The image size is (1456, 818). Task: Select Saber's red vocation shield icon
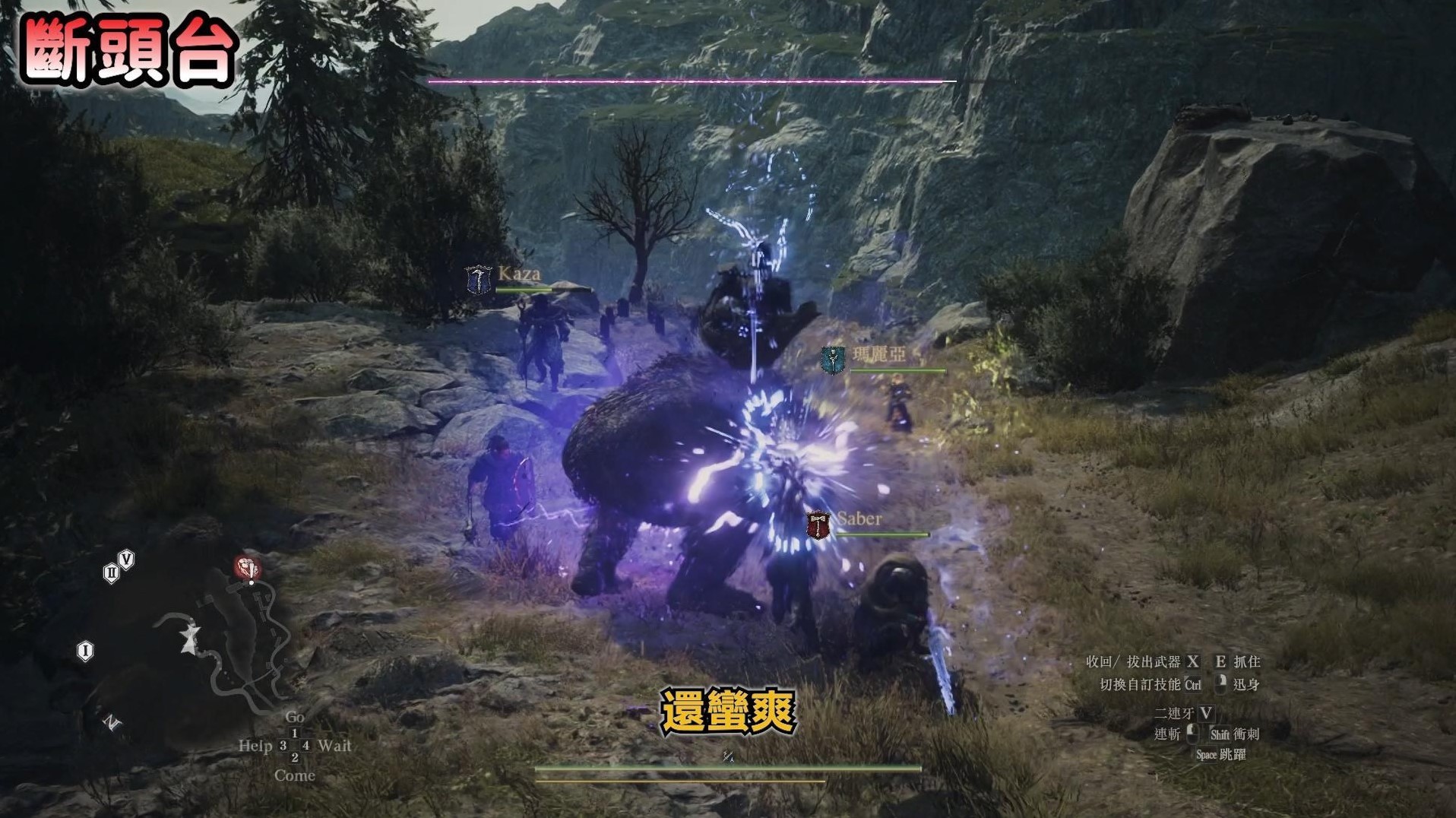818,525
